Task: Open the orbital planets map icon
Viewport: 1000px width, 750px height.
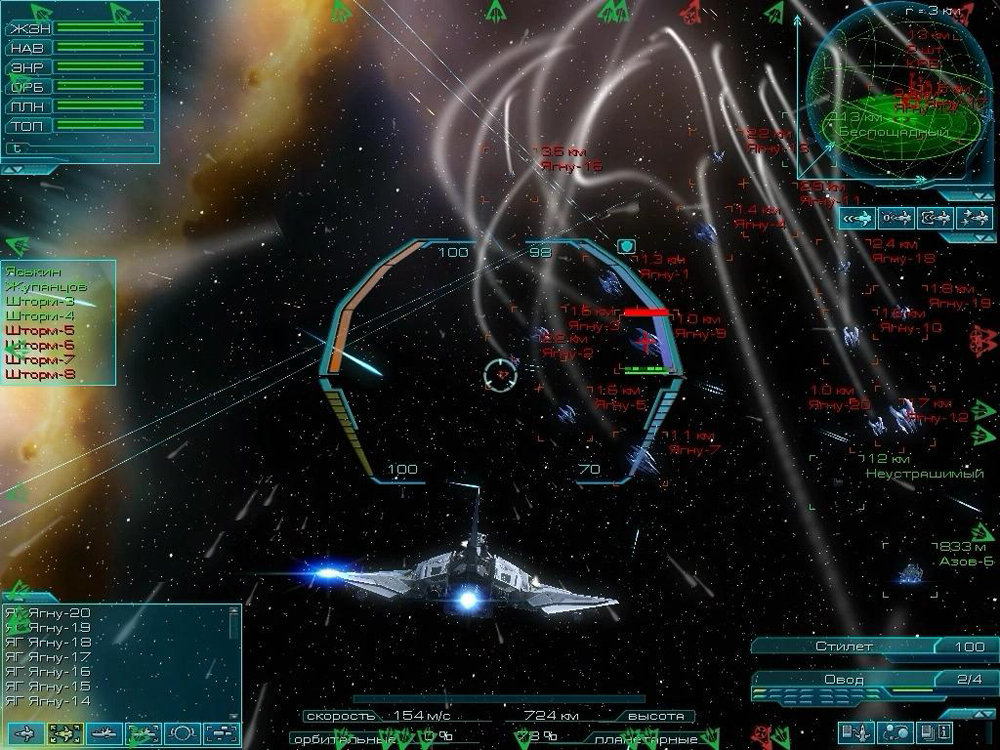Action: click(896, 733)
